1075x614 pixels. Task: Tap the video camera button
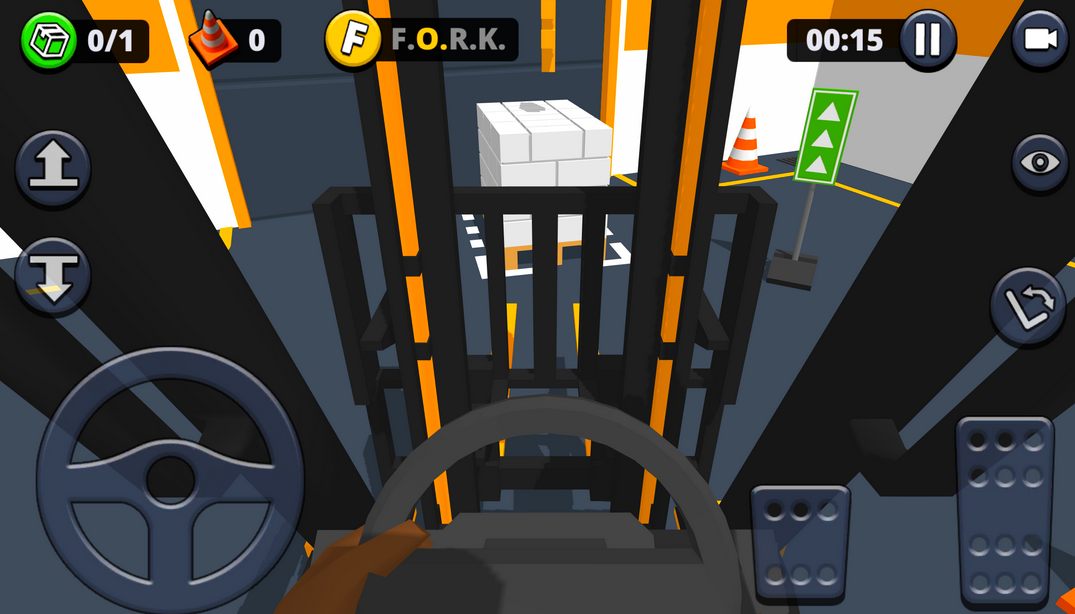[x=1040, y=40]
